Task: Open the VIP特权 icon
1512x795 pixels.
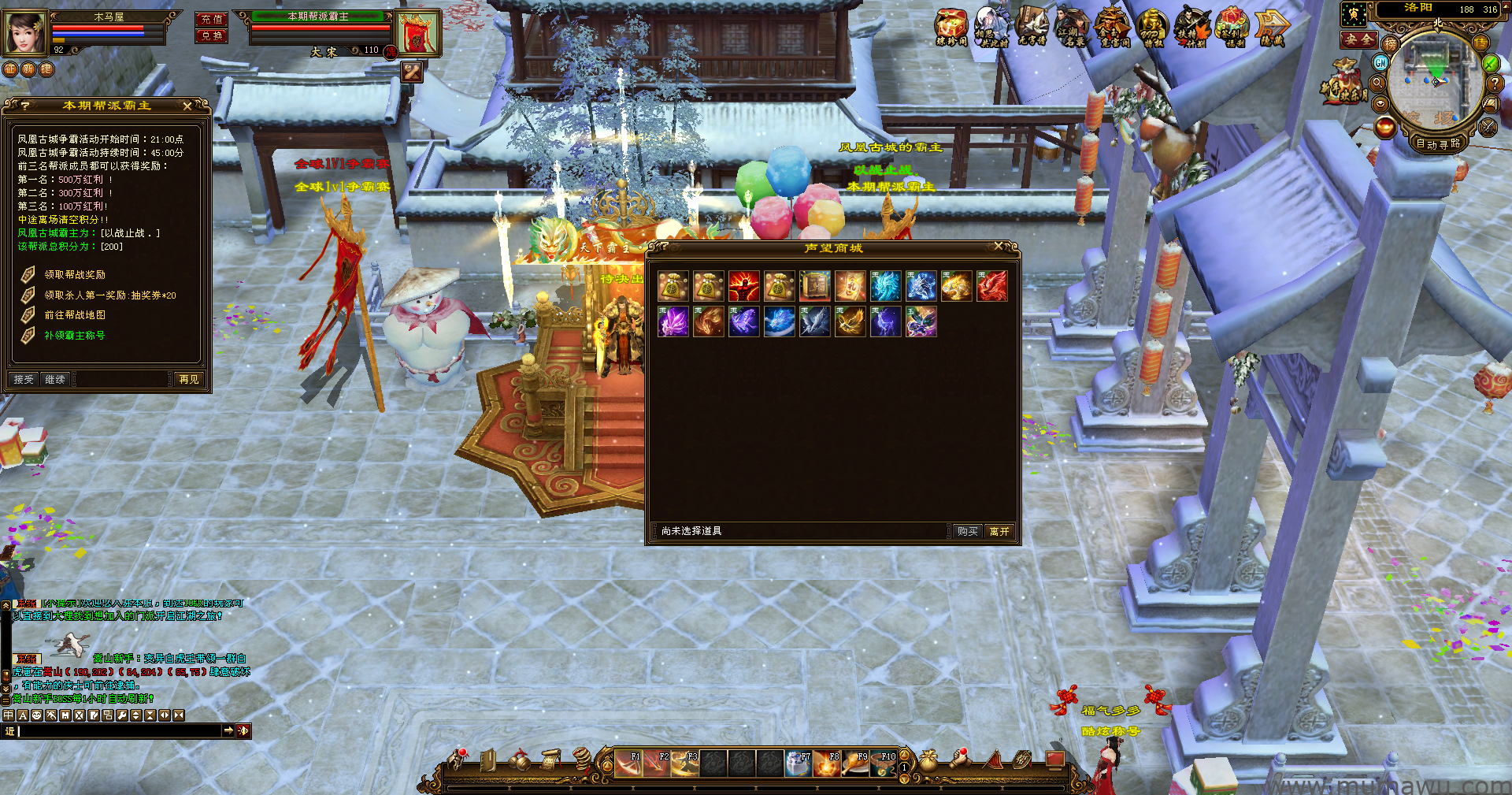Action: (x=1152, y=28)
